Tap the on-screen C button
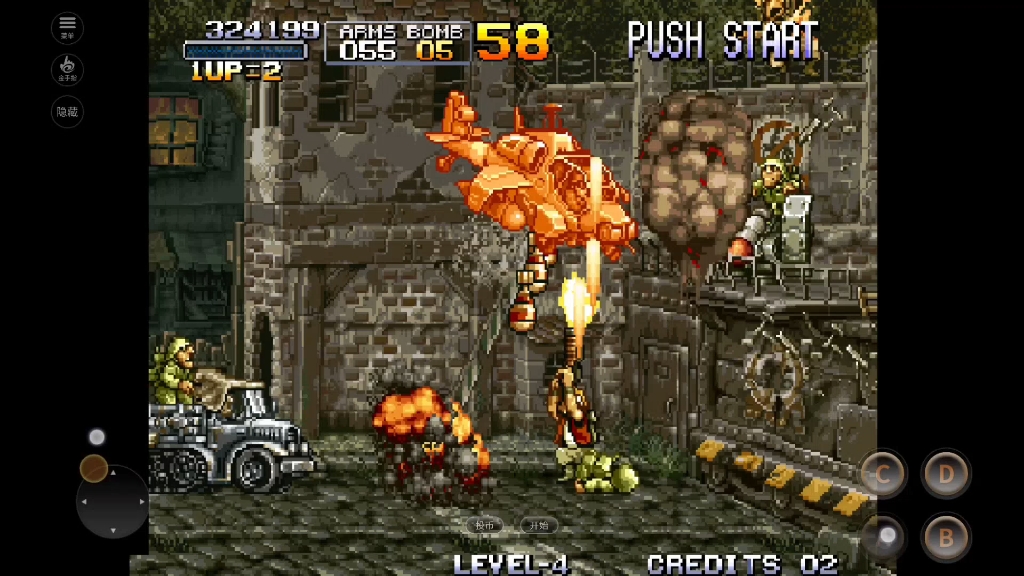 click(883, 474)
